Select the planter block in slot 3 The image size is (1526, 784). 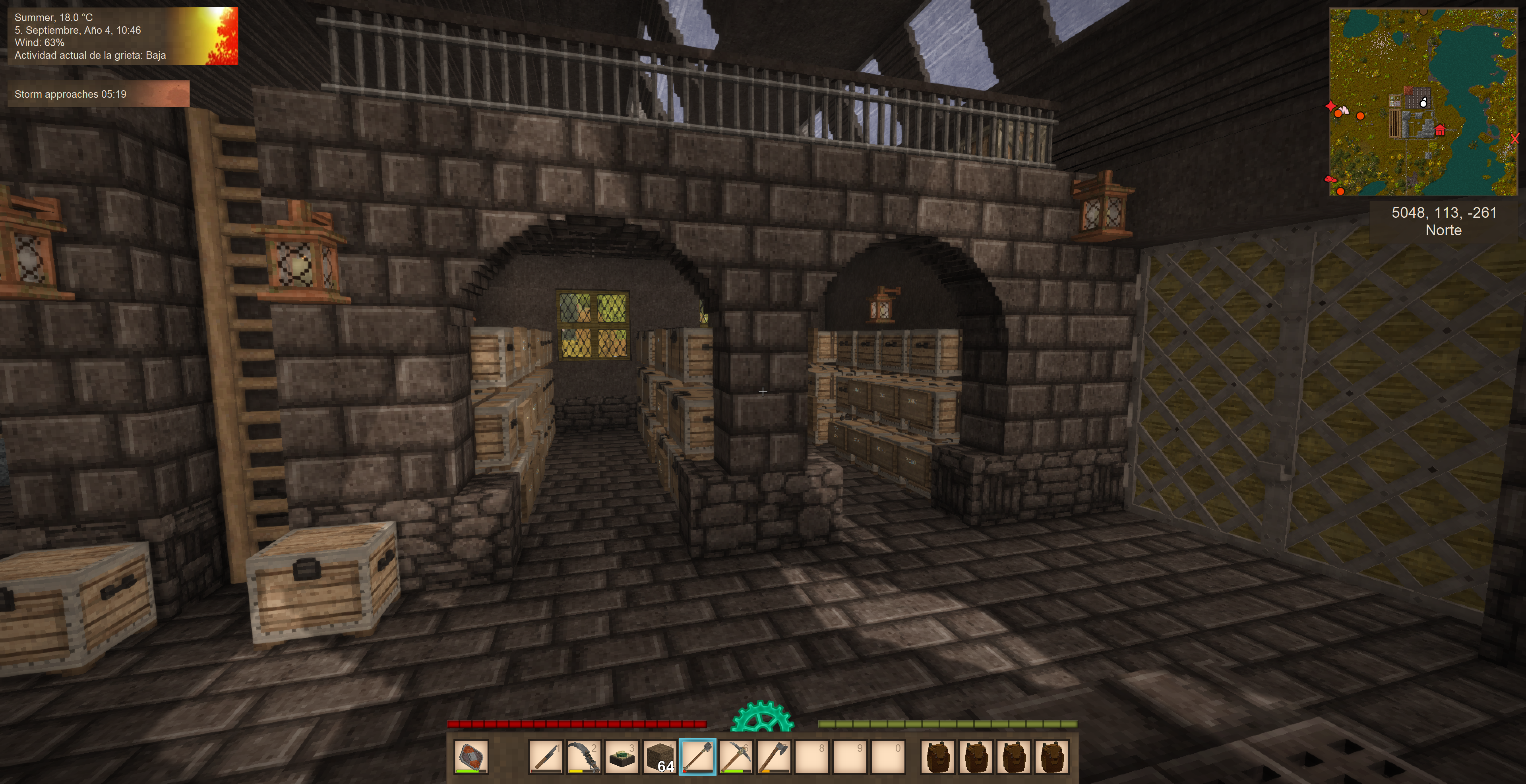[622, 756]
